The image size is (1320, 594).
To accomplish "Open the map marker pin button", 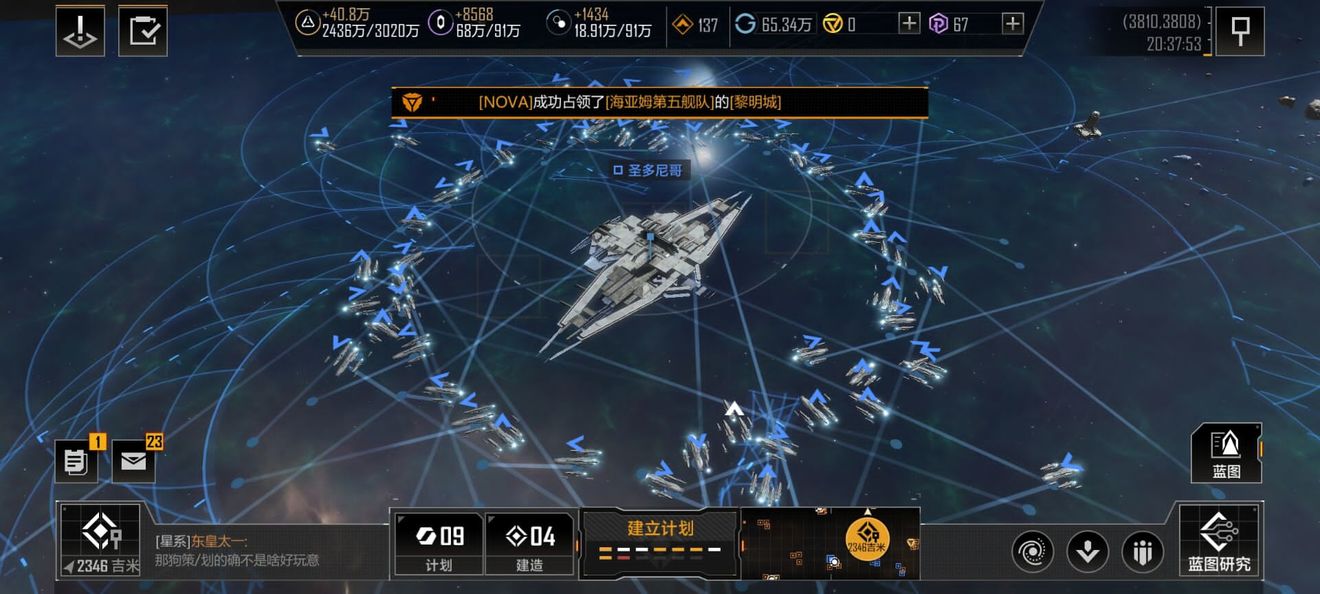I will (1240, 31).
